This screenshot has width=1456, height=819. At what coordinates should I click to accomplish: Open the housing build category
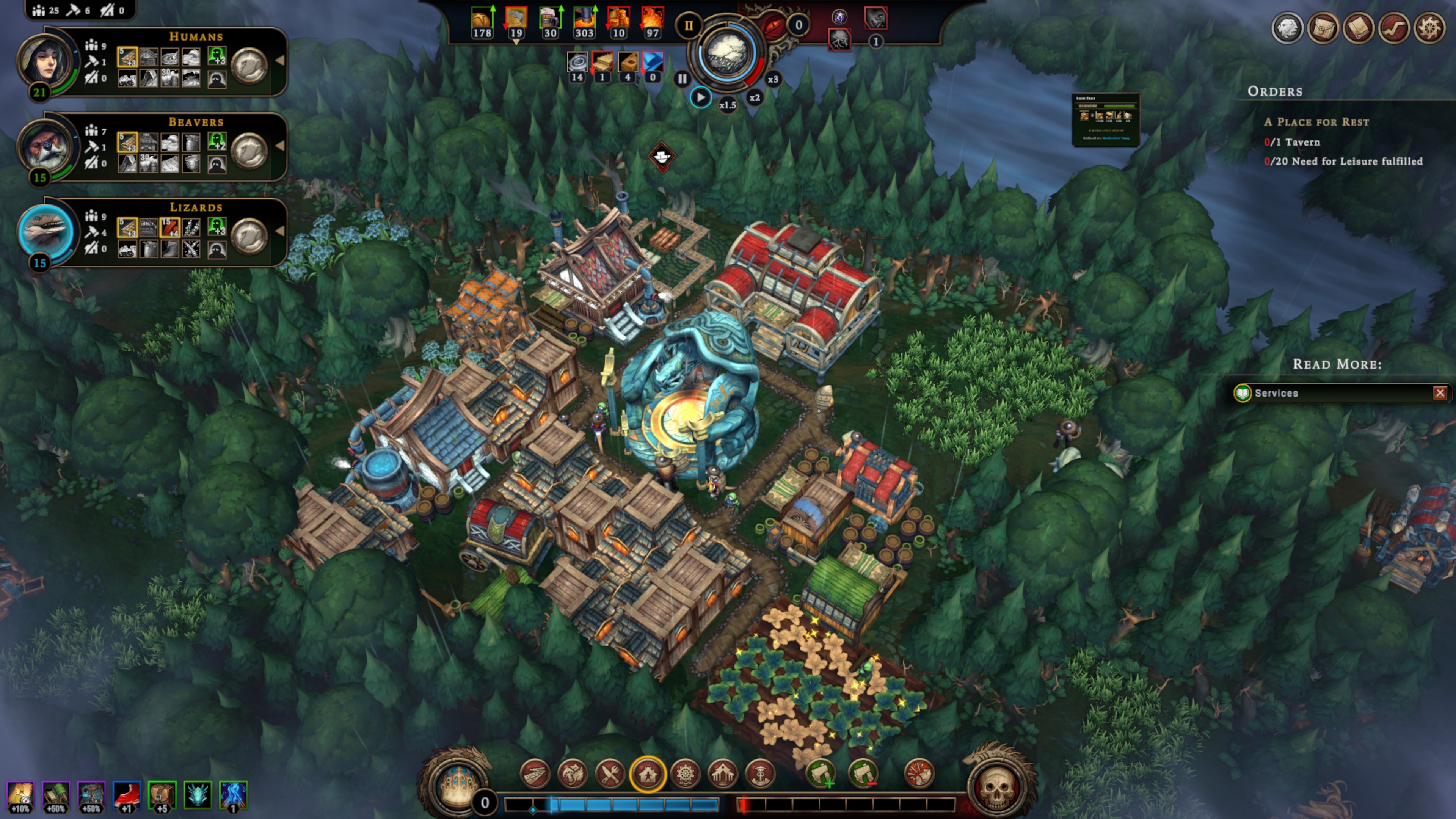[x=648, y=774]
